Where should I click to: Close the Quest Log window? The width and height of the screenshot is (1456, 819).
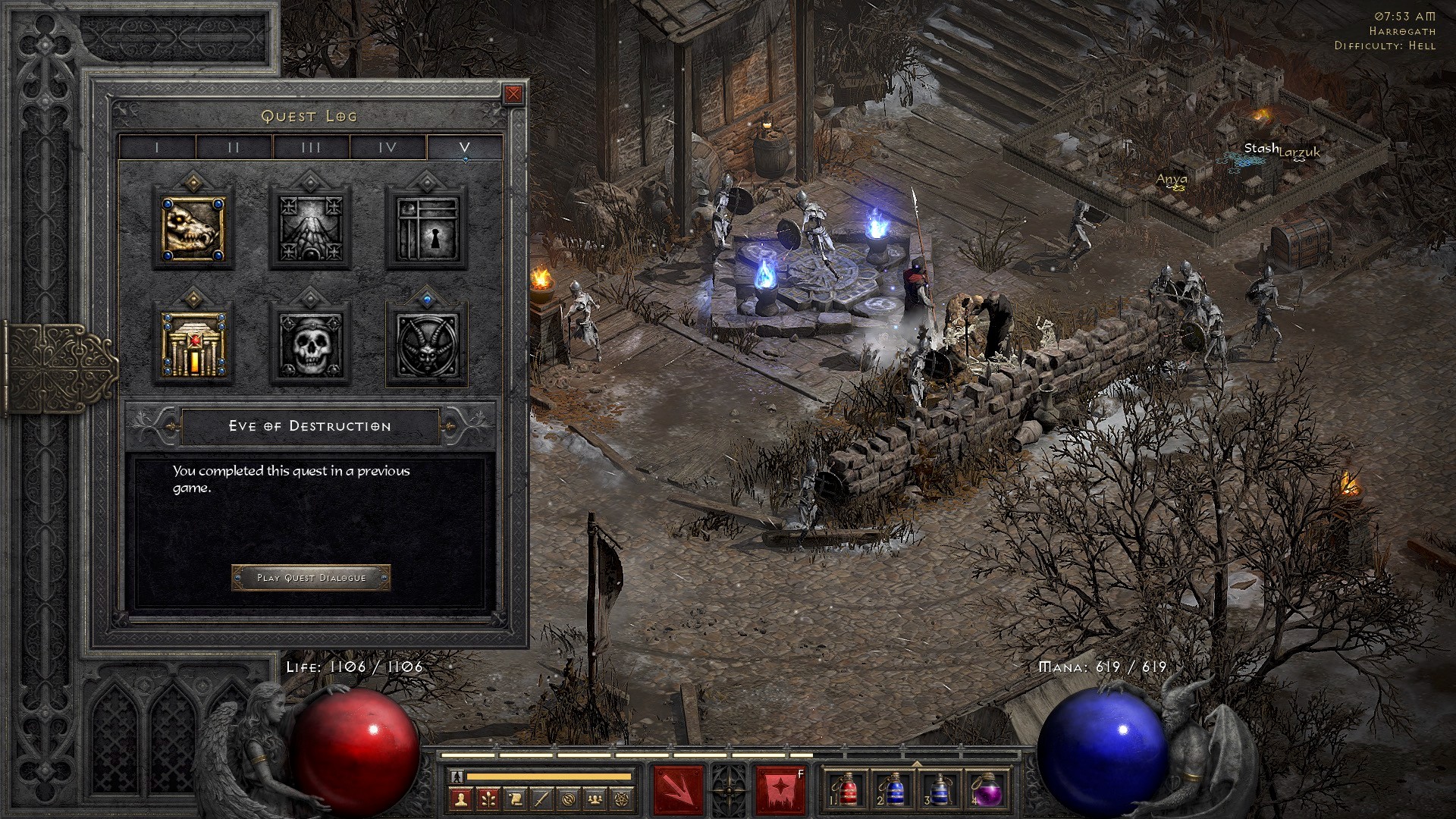point(513,94)
